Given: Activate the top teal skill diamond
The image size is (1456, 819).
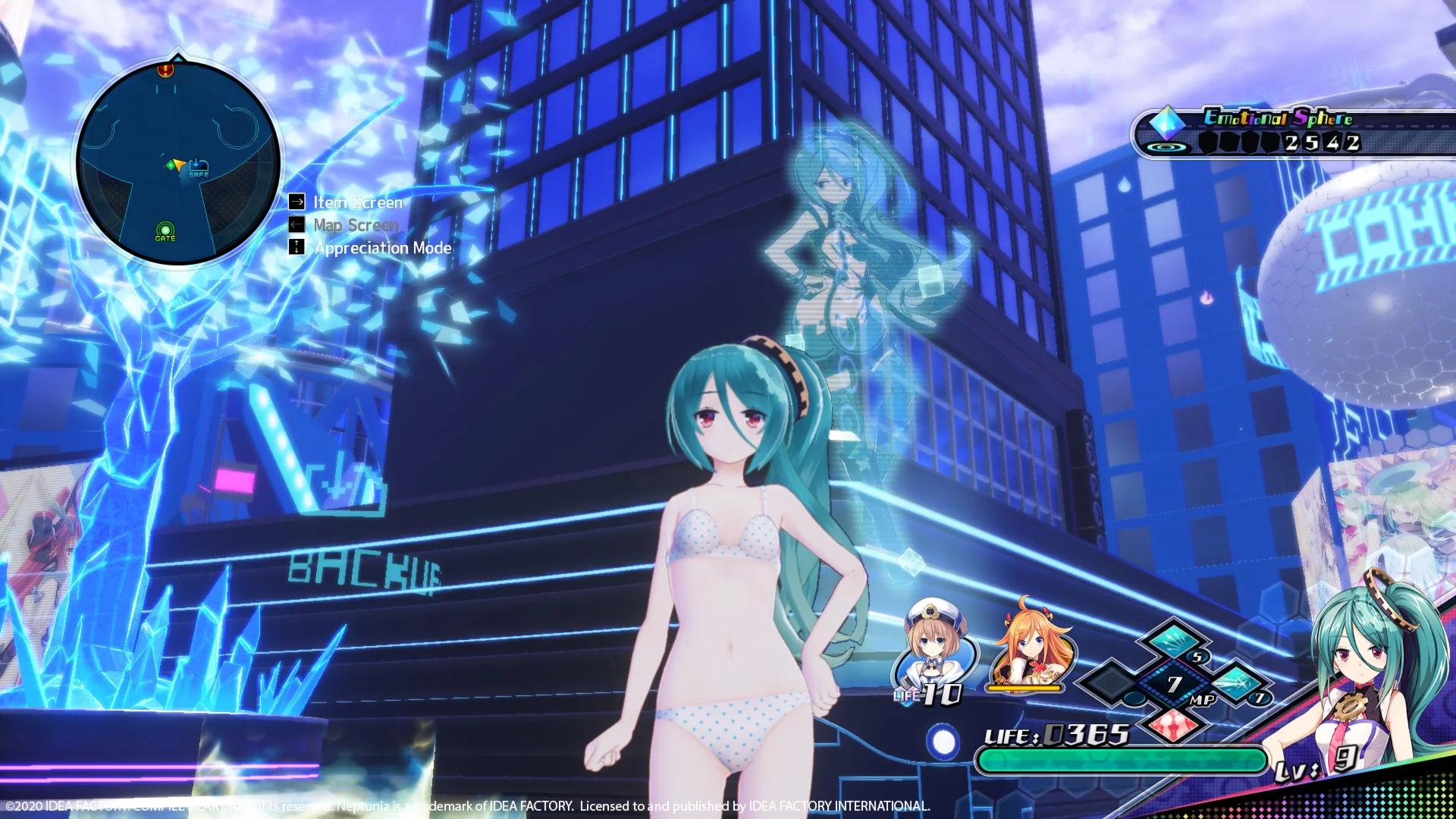Looking at the screenshot, I should pos(1174,641).
